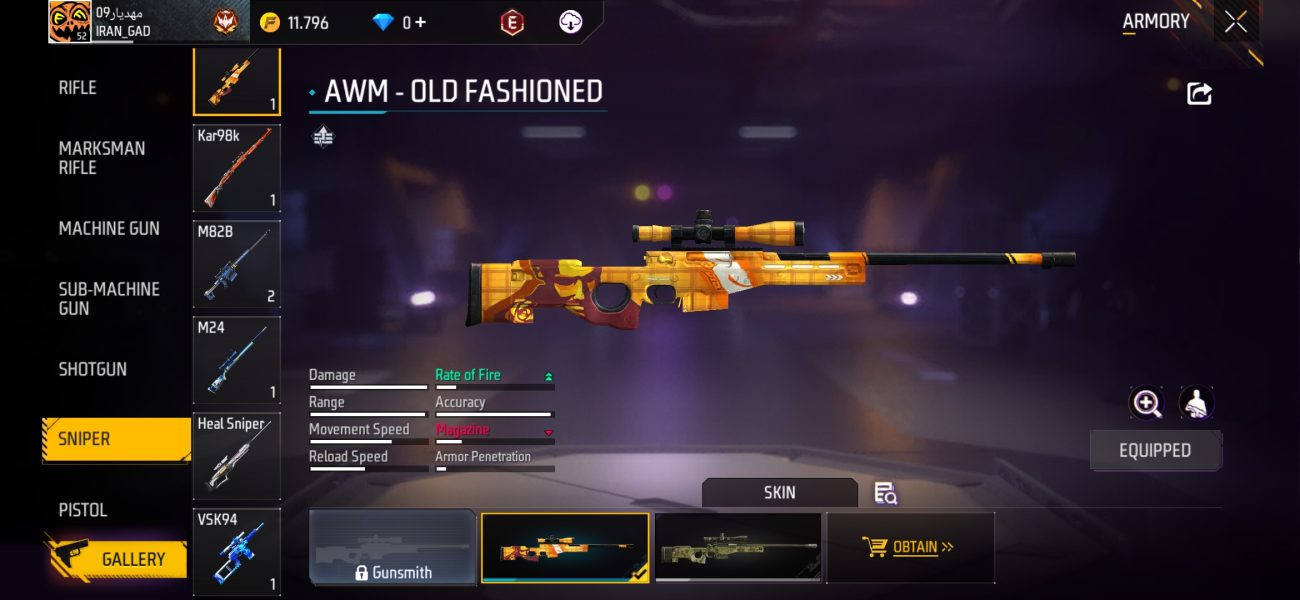Select the camouflage green AWM skin
Screen dimensions: 1300x600
(x=738, y=547)
